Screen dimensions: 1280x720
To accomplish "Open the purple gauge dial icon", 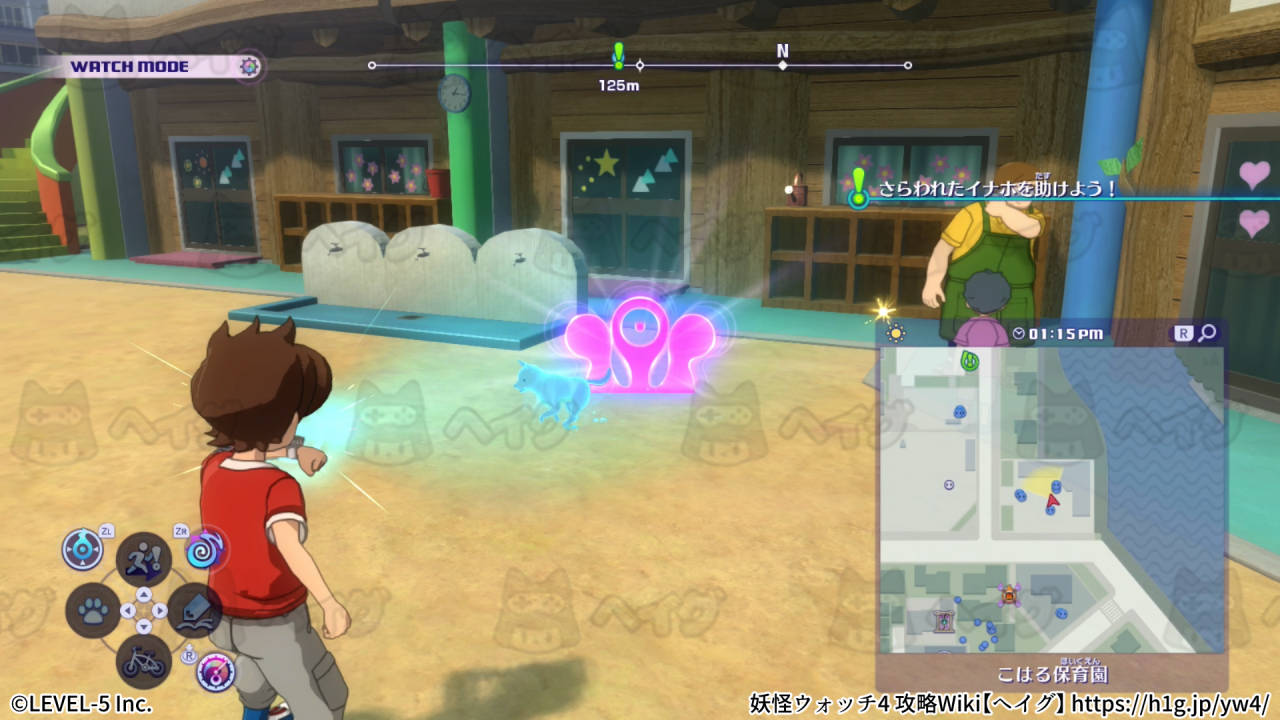I will [x=215, y=672].
